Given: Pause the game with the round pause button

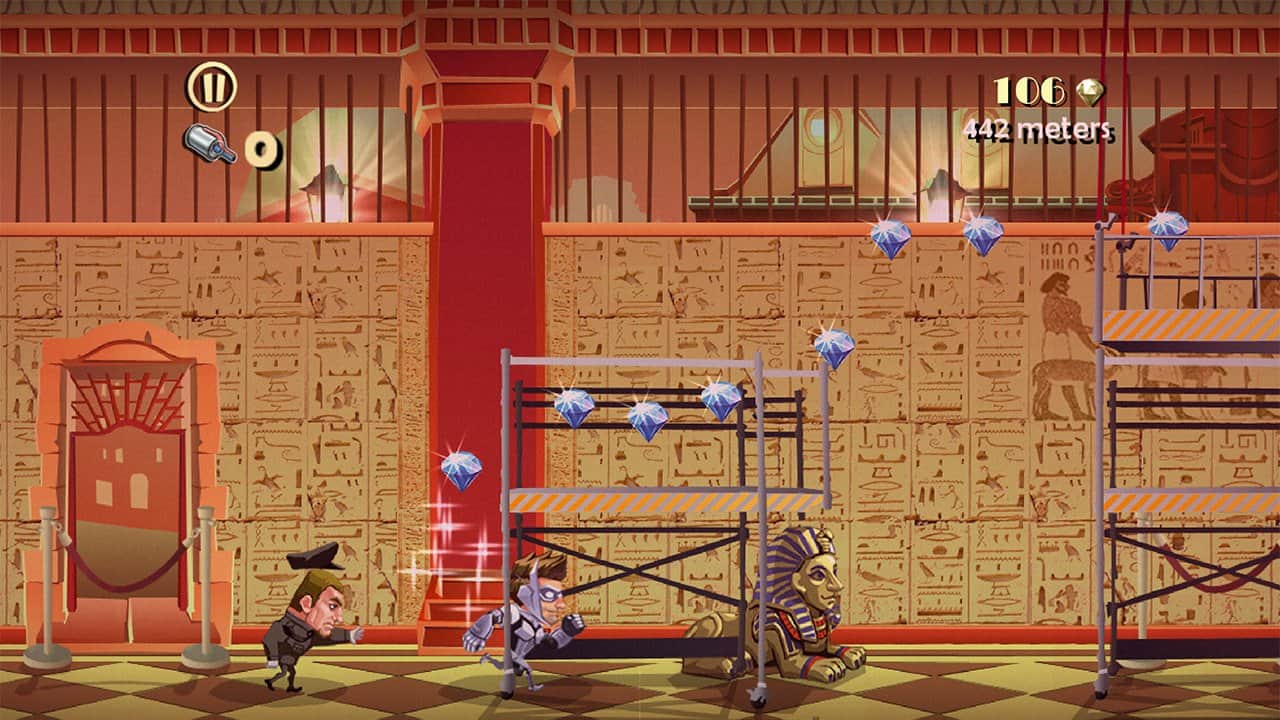Looking at the screenshot, I should click(x=211, y=87).
